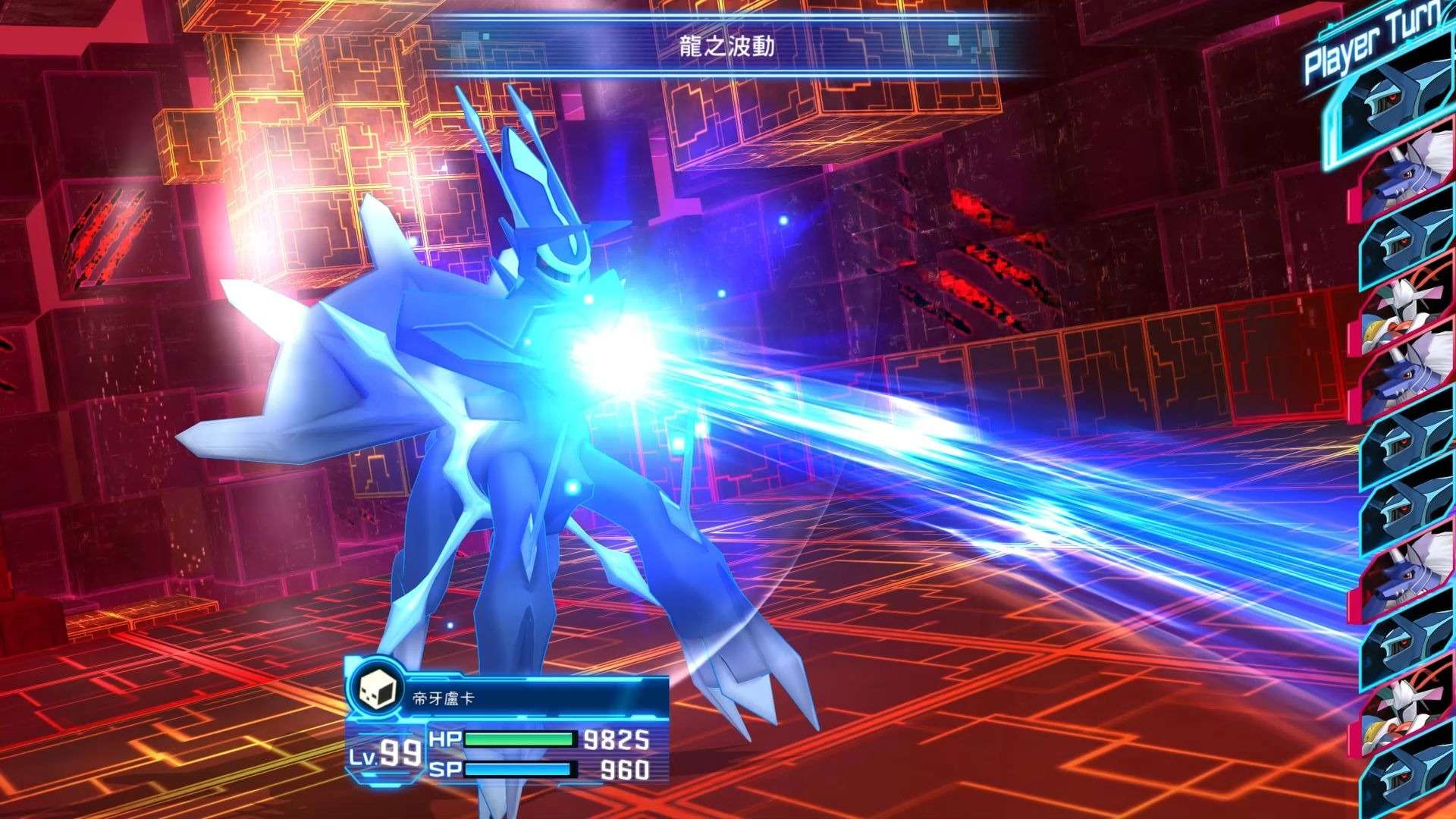Select the active-turn portrait under Player Turn

[x=1392, y=106]
